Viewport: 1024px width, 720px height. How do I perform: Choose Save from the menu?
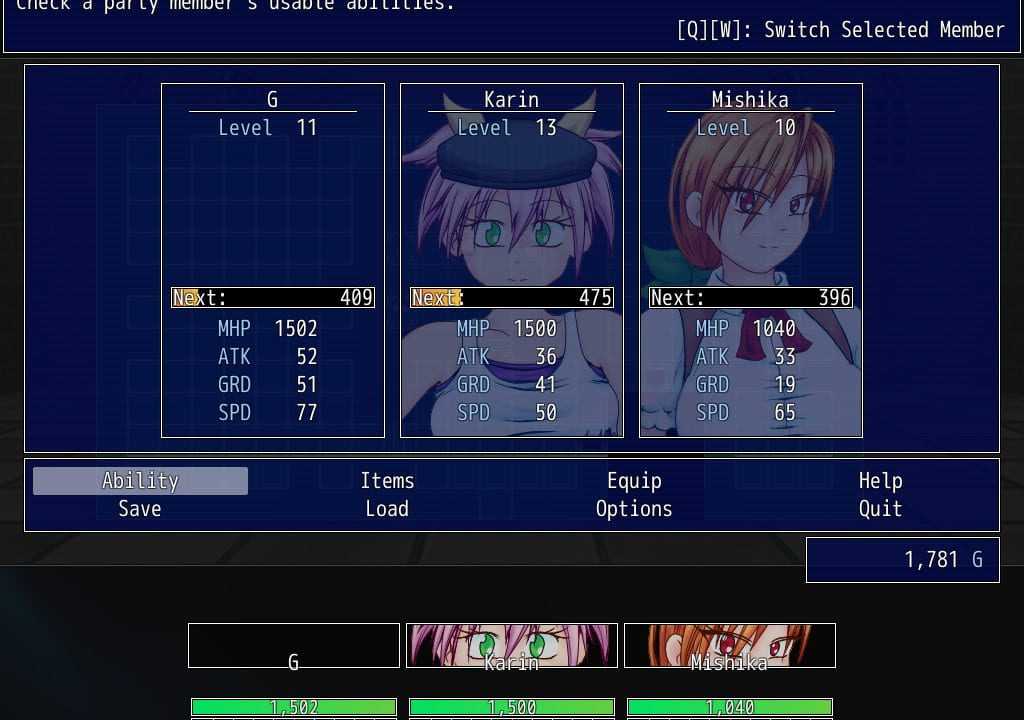[x=140, y=509]
